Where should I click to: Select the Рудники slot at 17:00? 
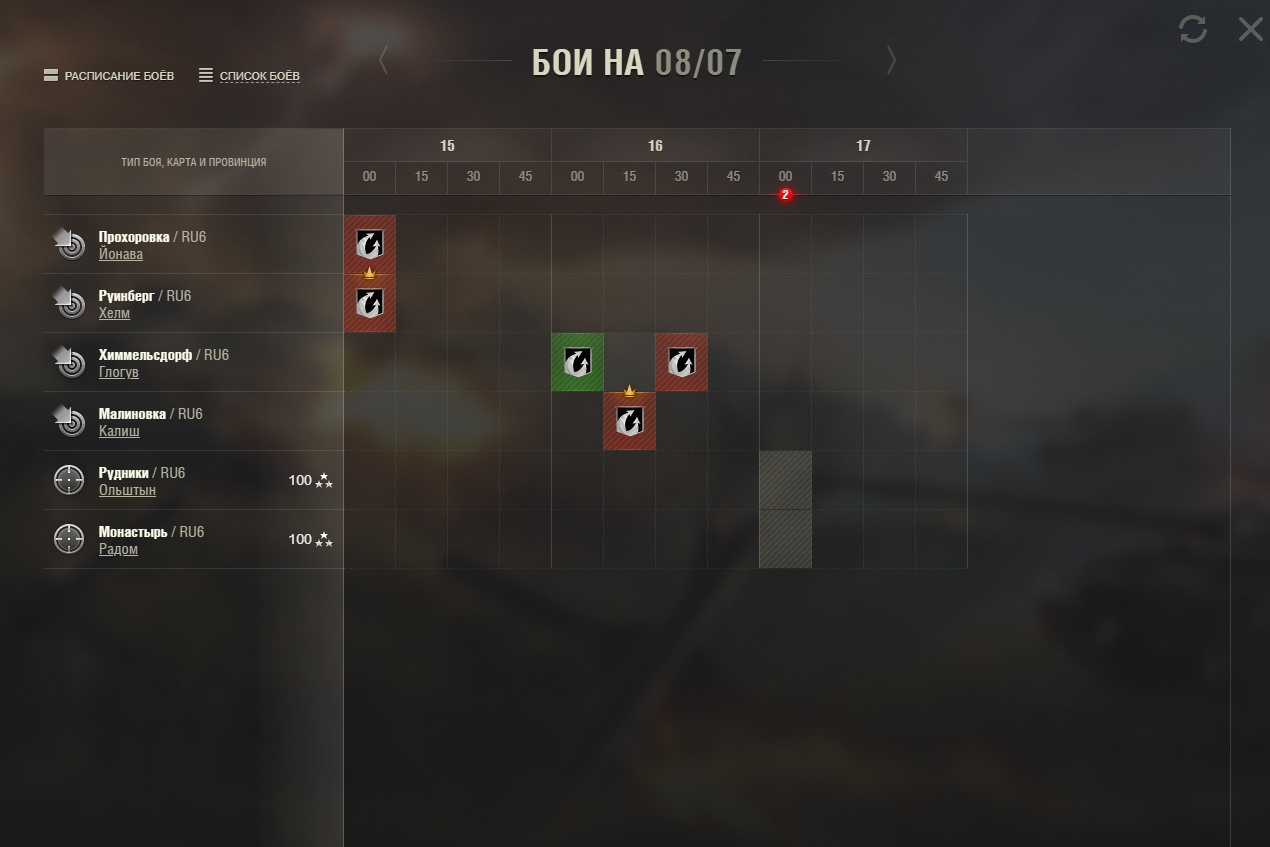tap(785, 480)
